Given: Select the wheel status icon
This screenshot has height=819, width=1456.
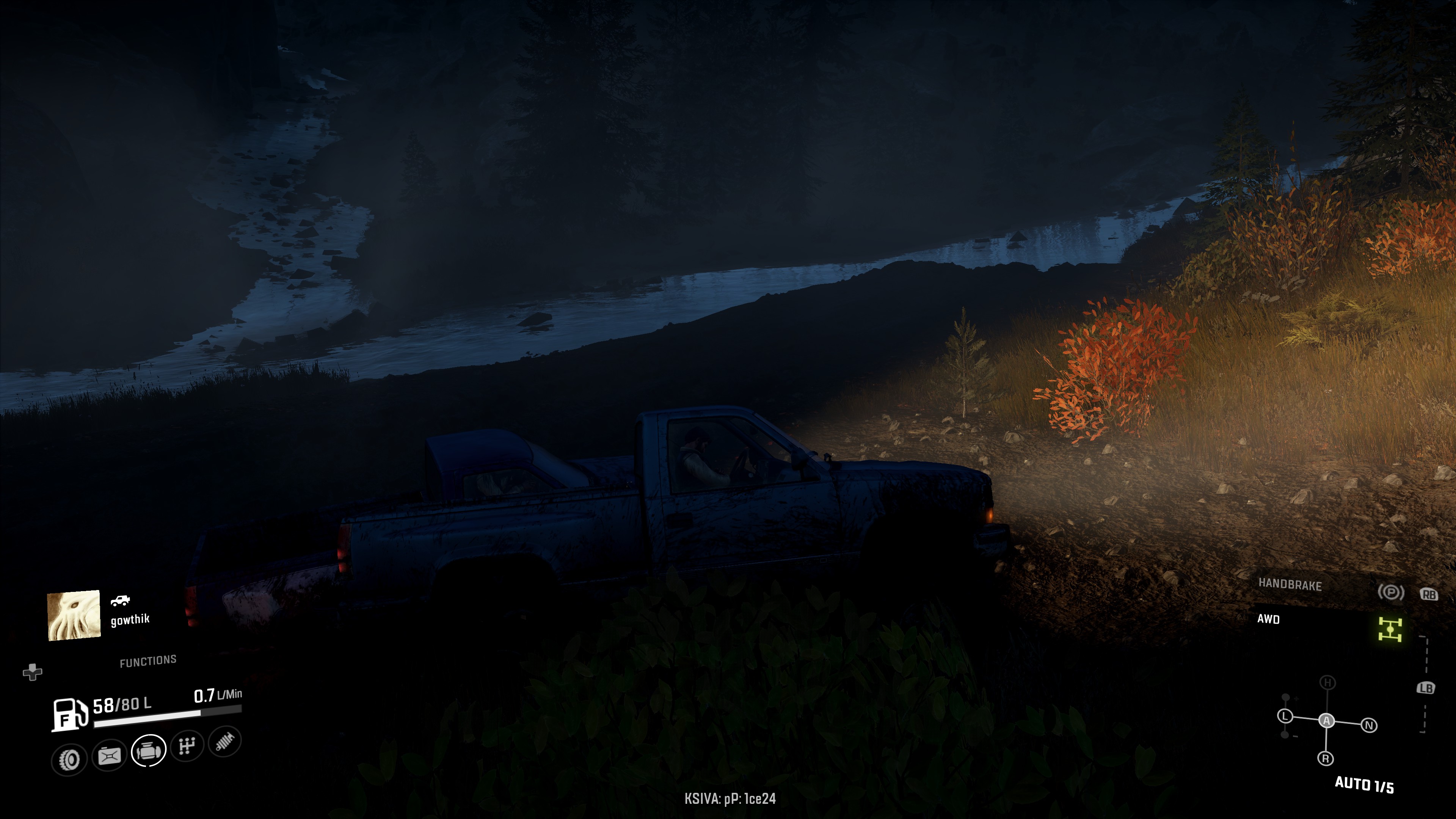Looking at the screenshot, I should [69, 759].
